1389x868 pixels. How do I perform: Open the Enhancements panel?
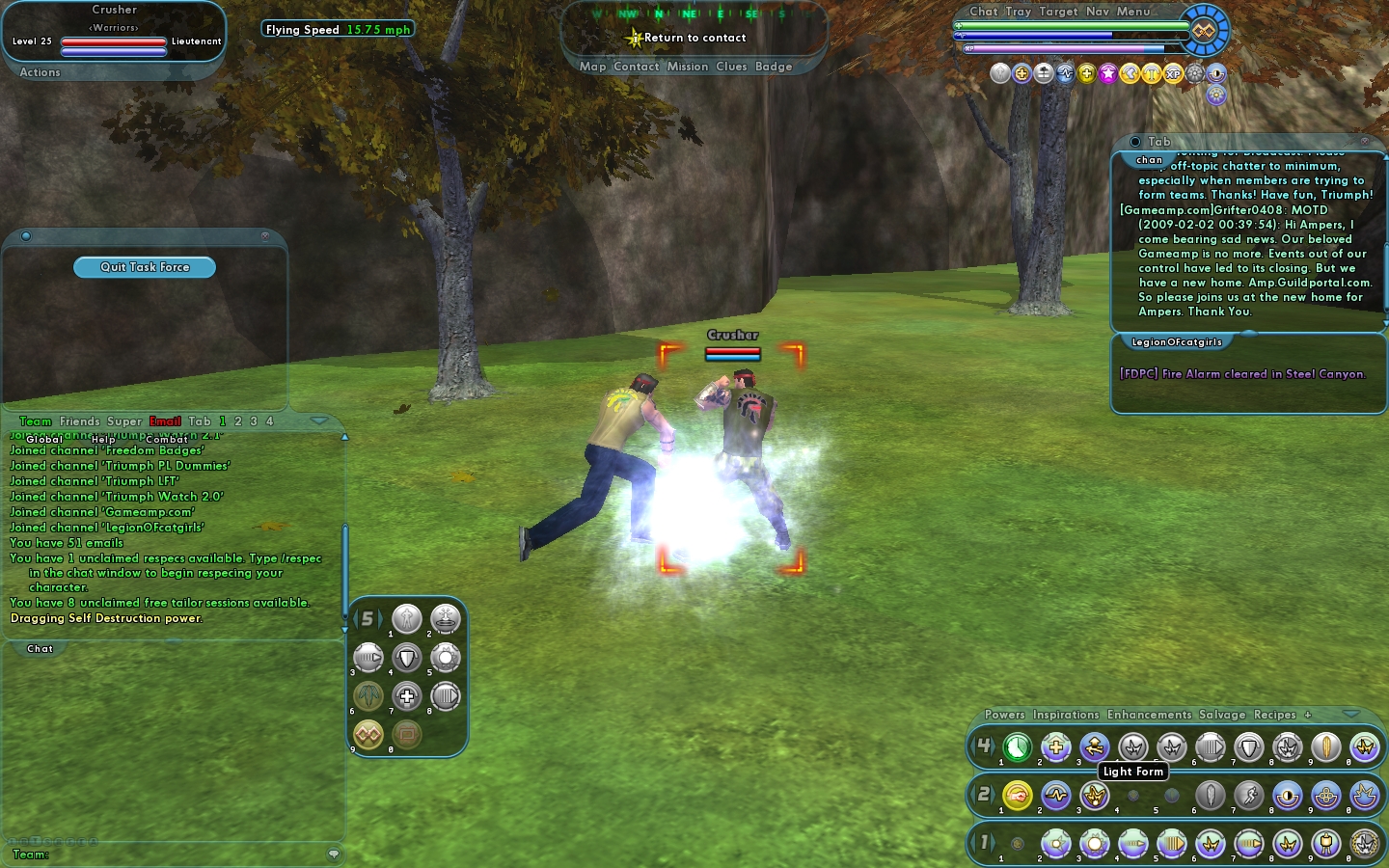coord(1149,715)
